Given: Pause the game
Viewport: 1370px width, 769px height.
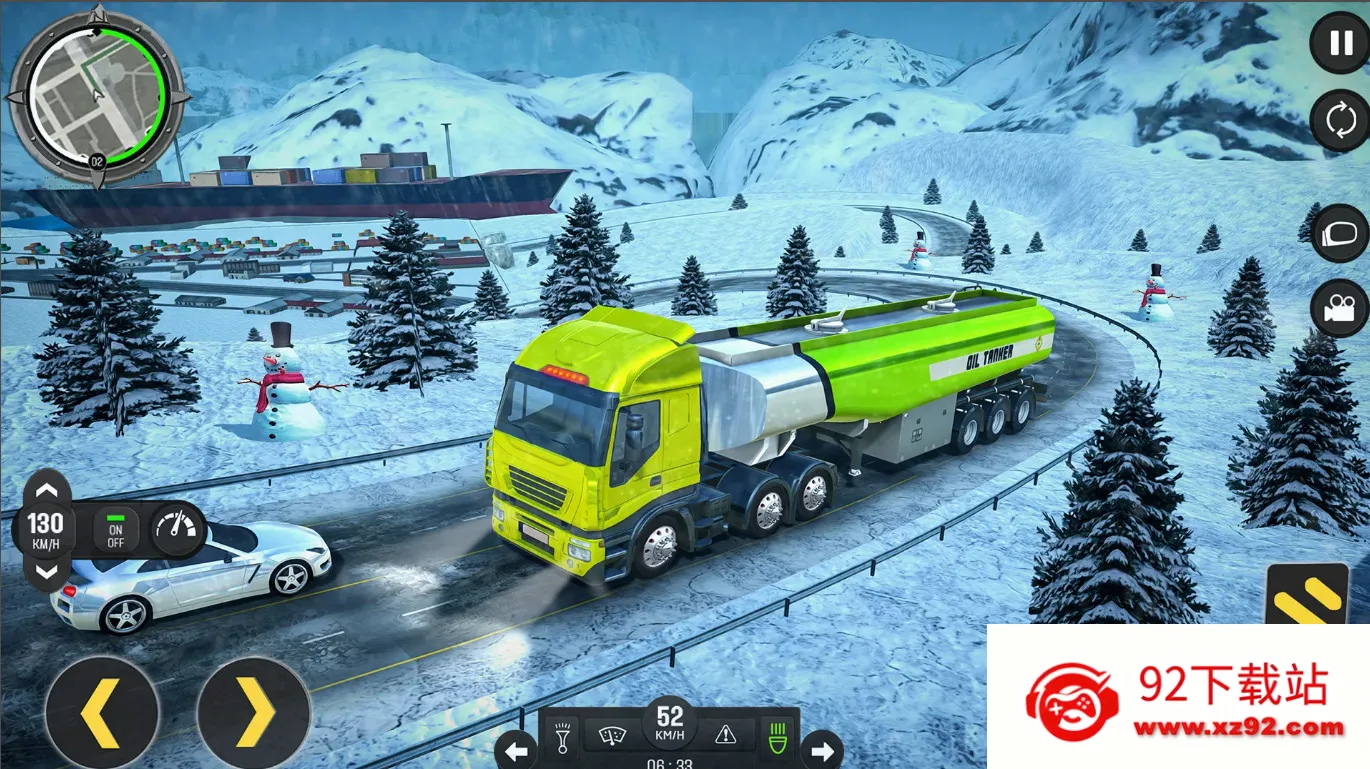Looking at the screenshot, I should (1339, 43).
